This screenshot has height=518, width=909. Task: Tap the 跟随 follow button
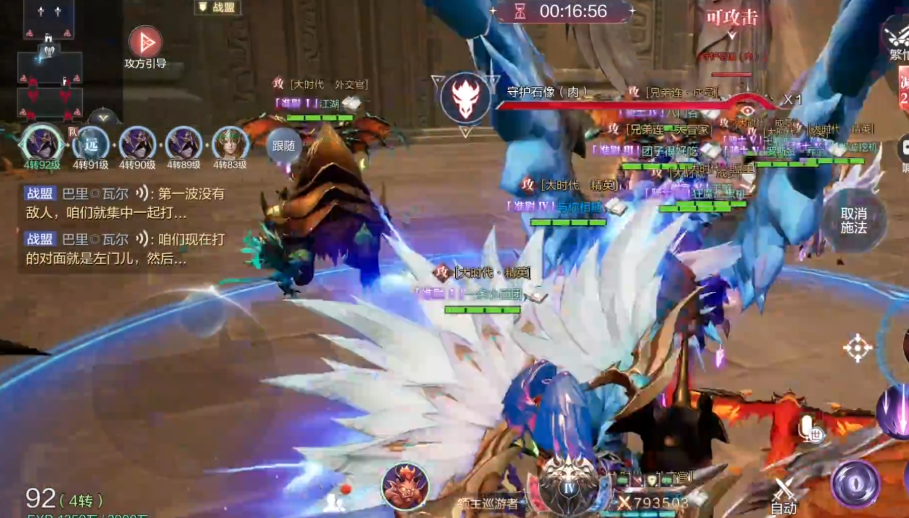pos(284,146)
